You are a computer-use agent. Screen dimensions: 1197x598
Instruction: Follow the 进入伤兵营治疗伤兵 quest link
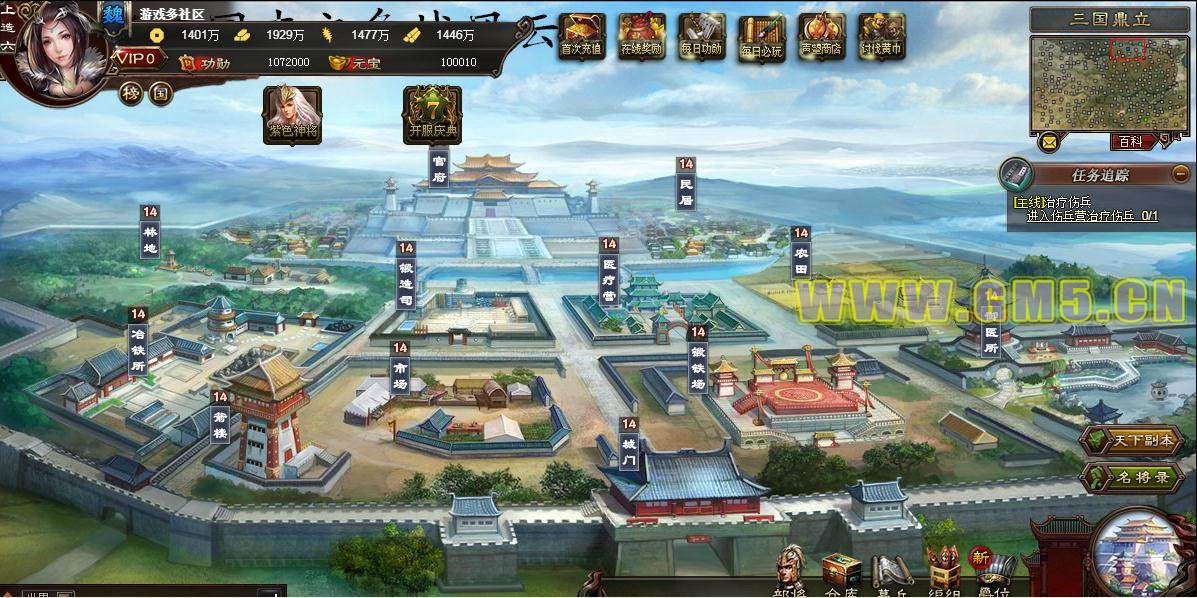pyautogui.click(x=1091, y=215)
